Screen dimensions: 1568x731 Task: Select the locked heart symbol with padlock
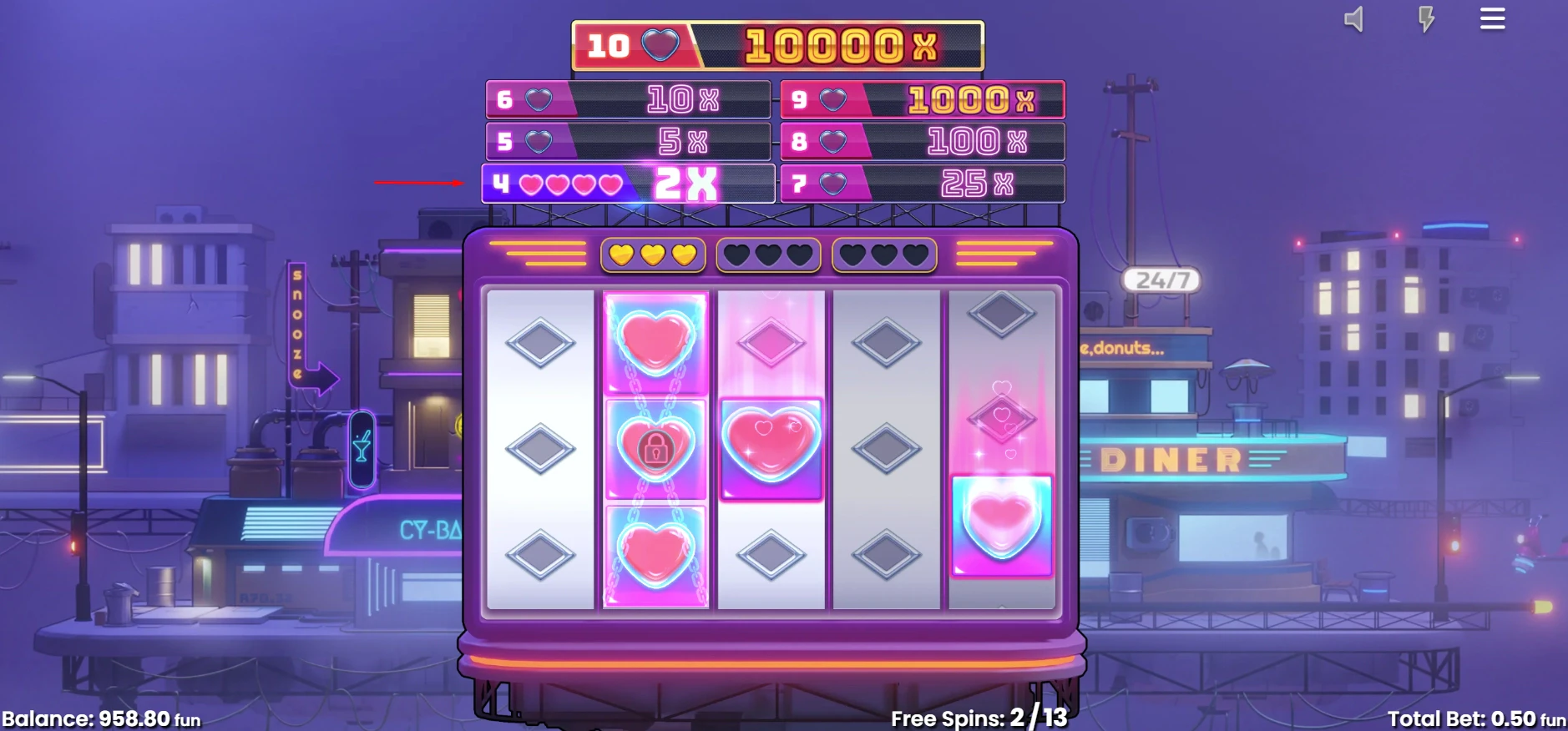[x=656, y=448]
